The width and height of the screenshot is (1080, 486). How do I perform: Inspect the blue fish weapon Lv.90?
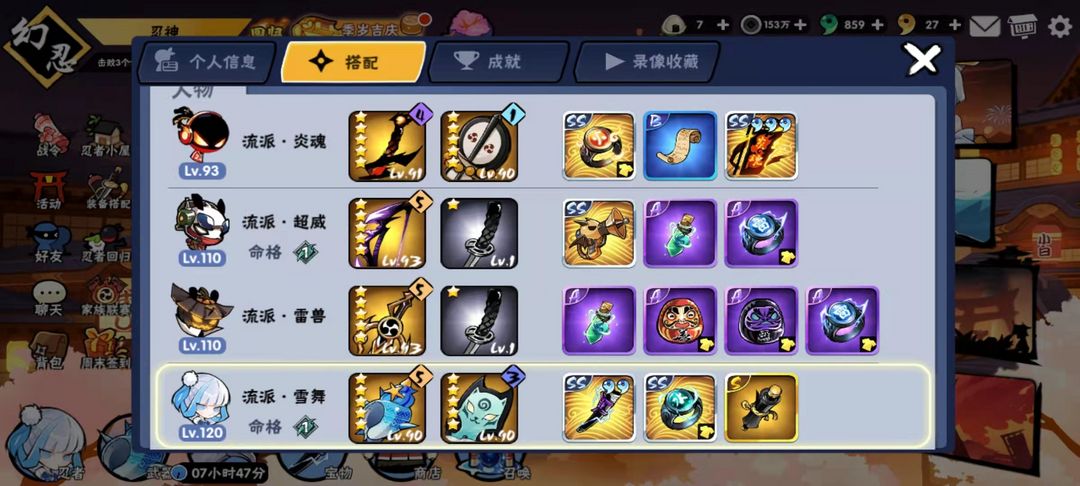[x=387, y=407]
